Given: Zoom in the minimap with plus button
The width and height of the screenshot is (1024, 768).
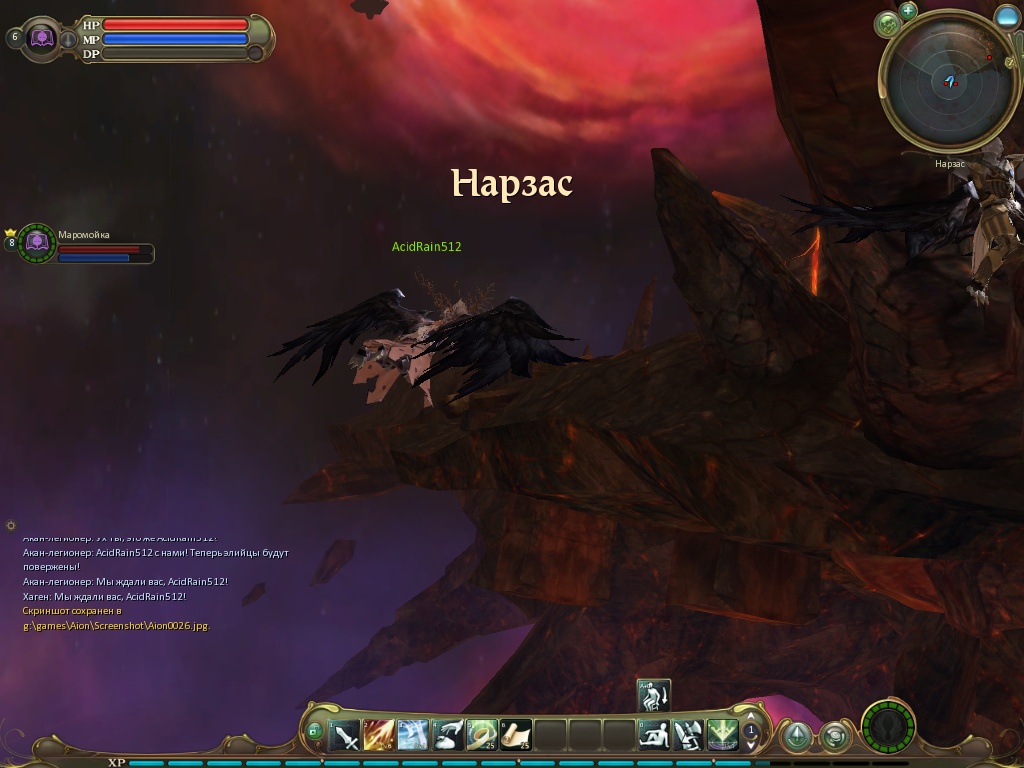Looking at the screenshot, I should (908, 11).
